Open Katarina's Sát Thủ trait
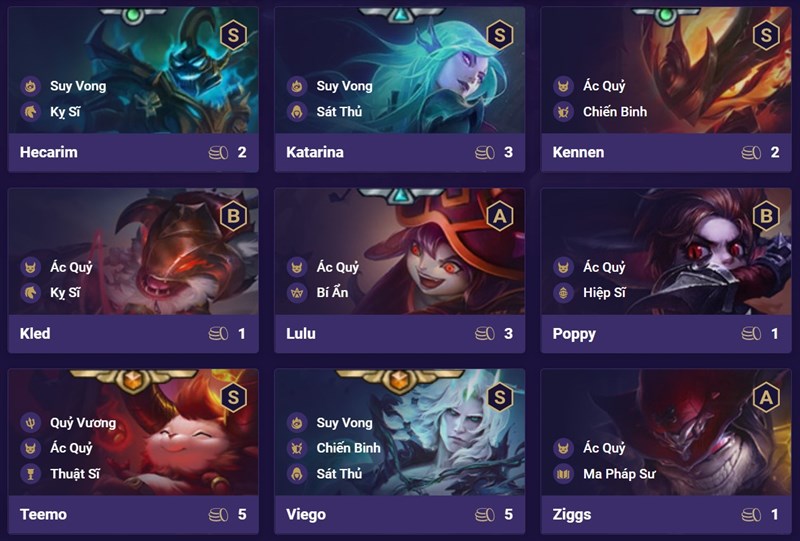800x541 pixels. 338,111
